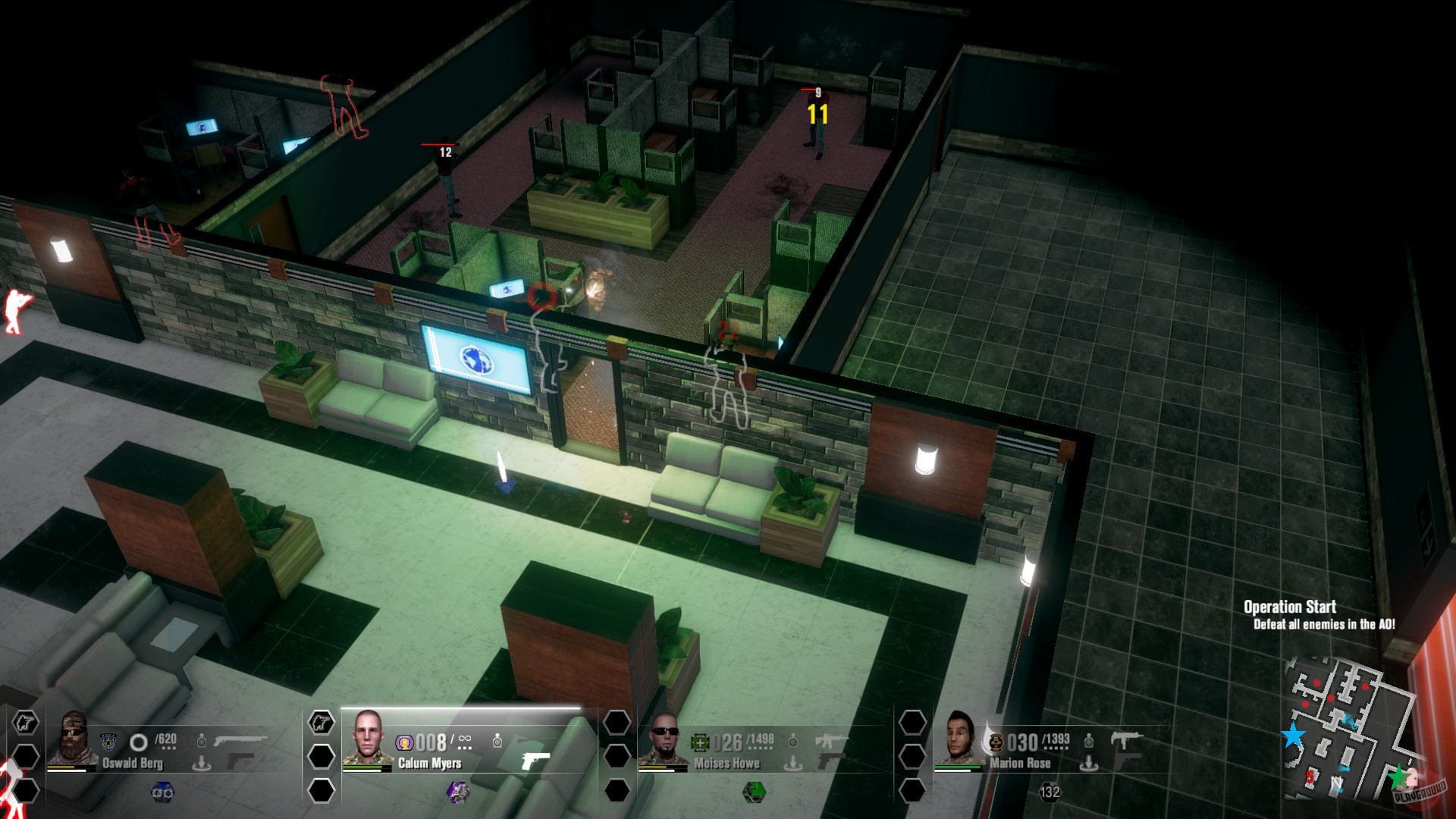Toggle Marion Rose's crouch down-arrow stance
Screen dimensions: 1456x819
[1089, 764]
